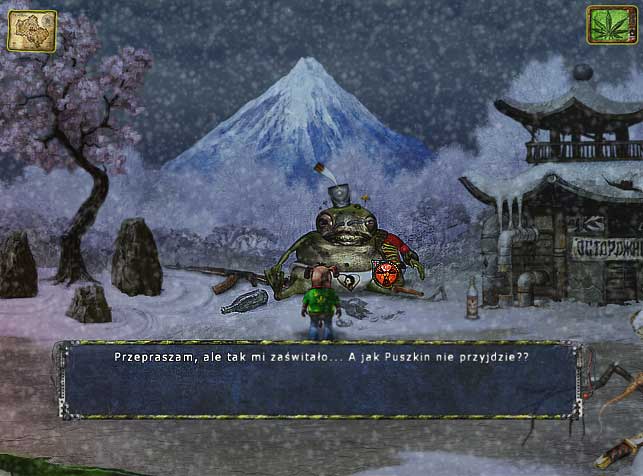Click the green leaf icon button

pos(611,25)
